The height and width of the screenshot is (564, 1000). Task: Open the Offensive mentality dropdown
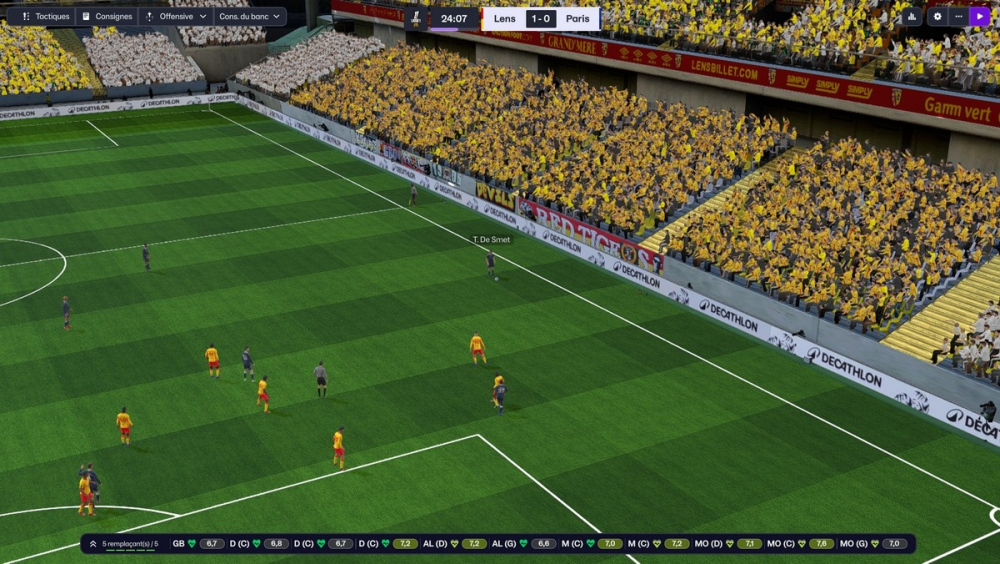pos(176,17)
